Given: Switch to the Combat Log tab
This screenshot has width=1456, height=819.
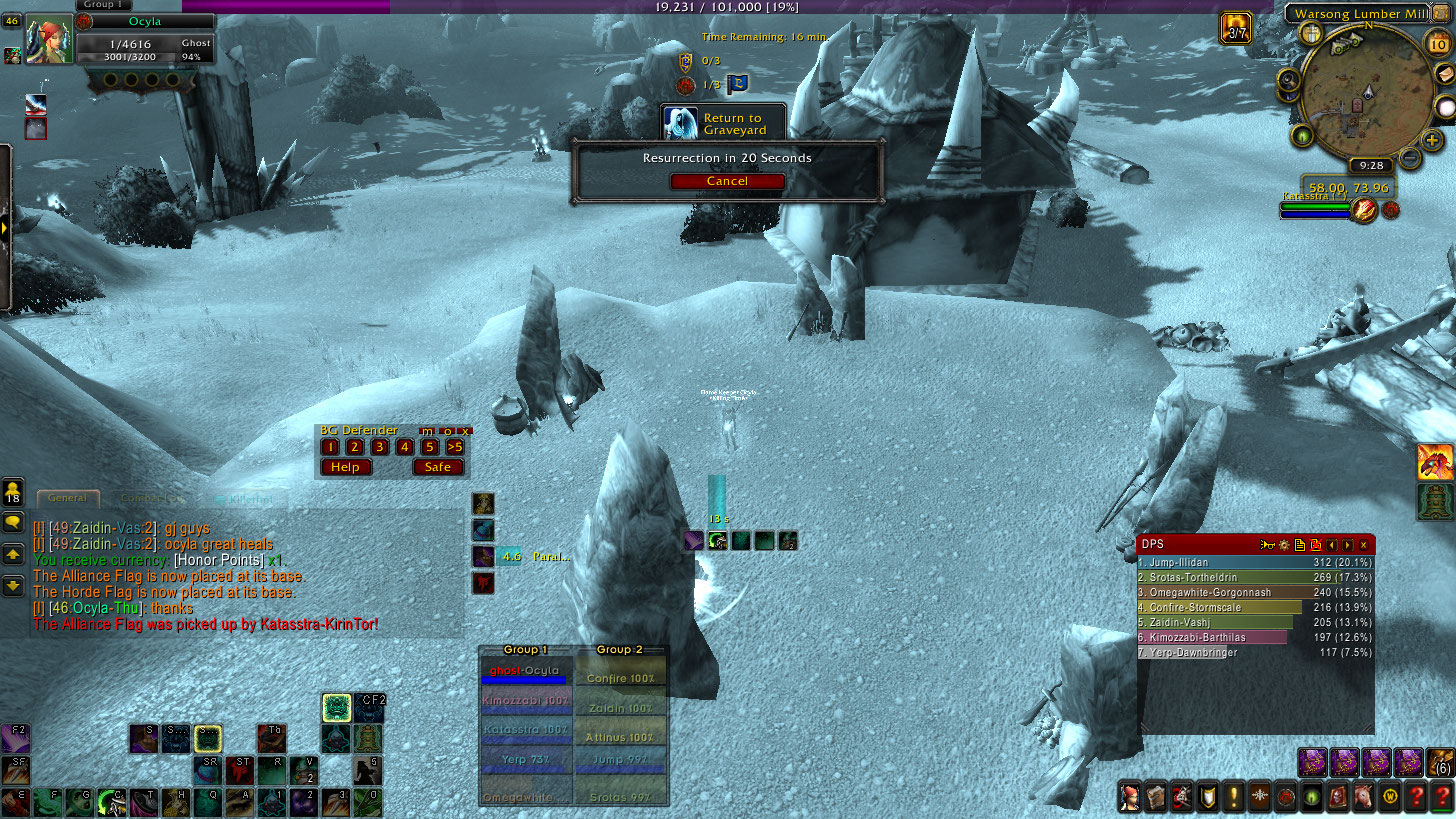Looking at the screenshot, I should 154,498.
